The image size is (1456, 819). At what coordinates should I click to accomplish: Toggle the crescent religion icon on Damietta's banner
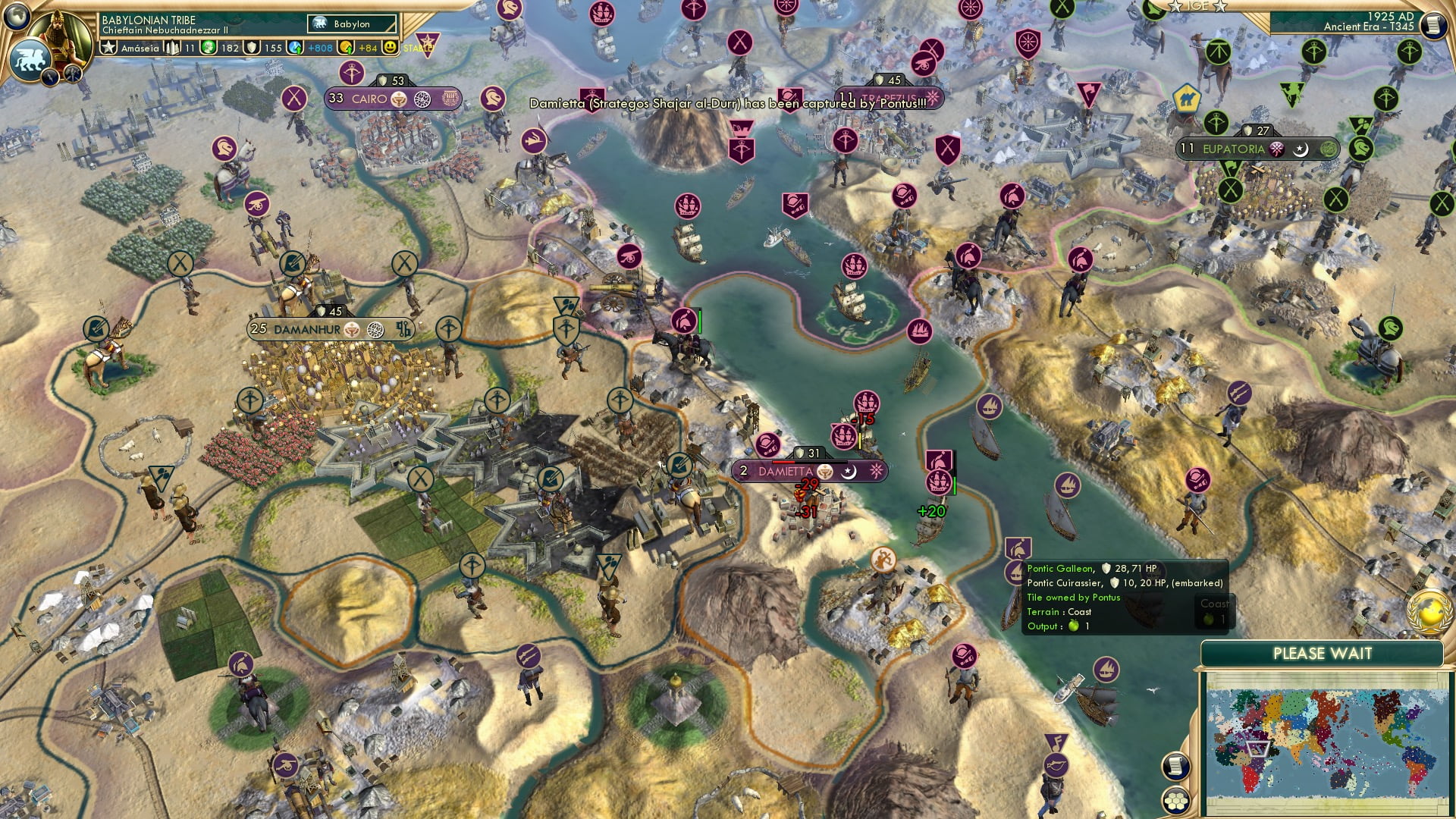[849, 472]
